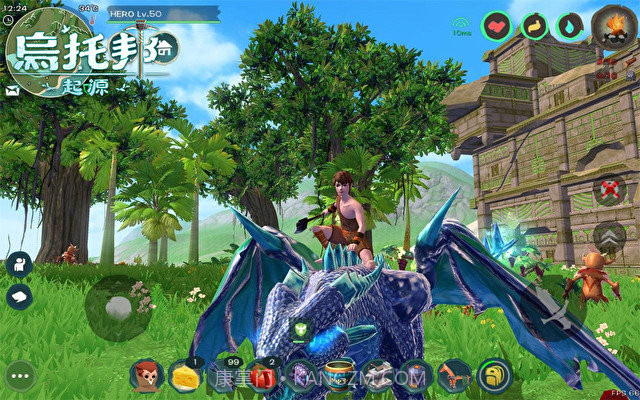Screen dimensions: 640x400
Task: Open the chat speech bubble button
Action: [18, 296]
